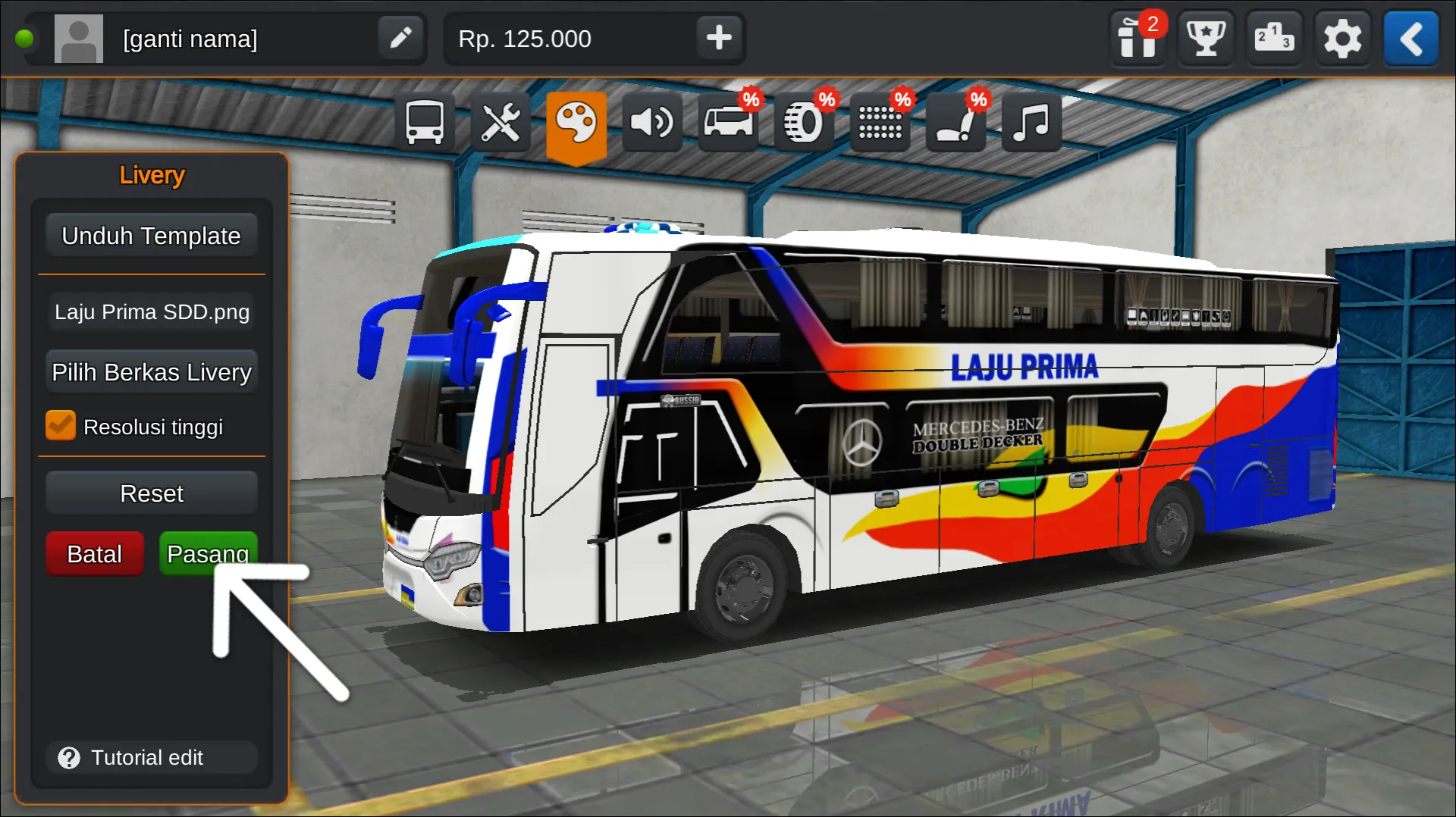This screenshot has height=817, width=1456.
Task: Open the settings gear icon
Action: pos(1343,39)
